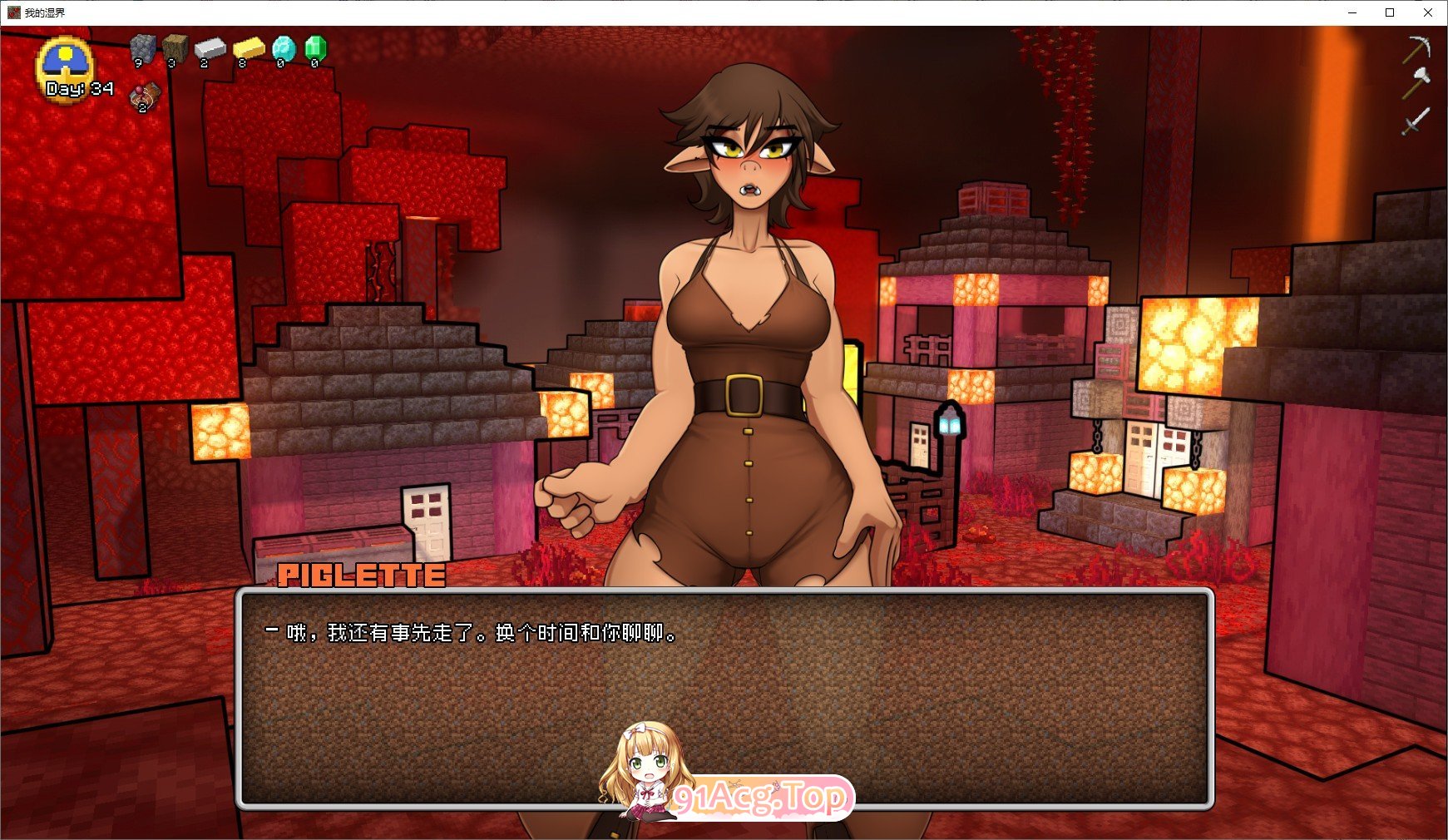Click the stone block resource icon showing 9
This screenshot has width=1448, height=840.
tap(144, 46)
